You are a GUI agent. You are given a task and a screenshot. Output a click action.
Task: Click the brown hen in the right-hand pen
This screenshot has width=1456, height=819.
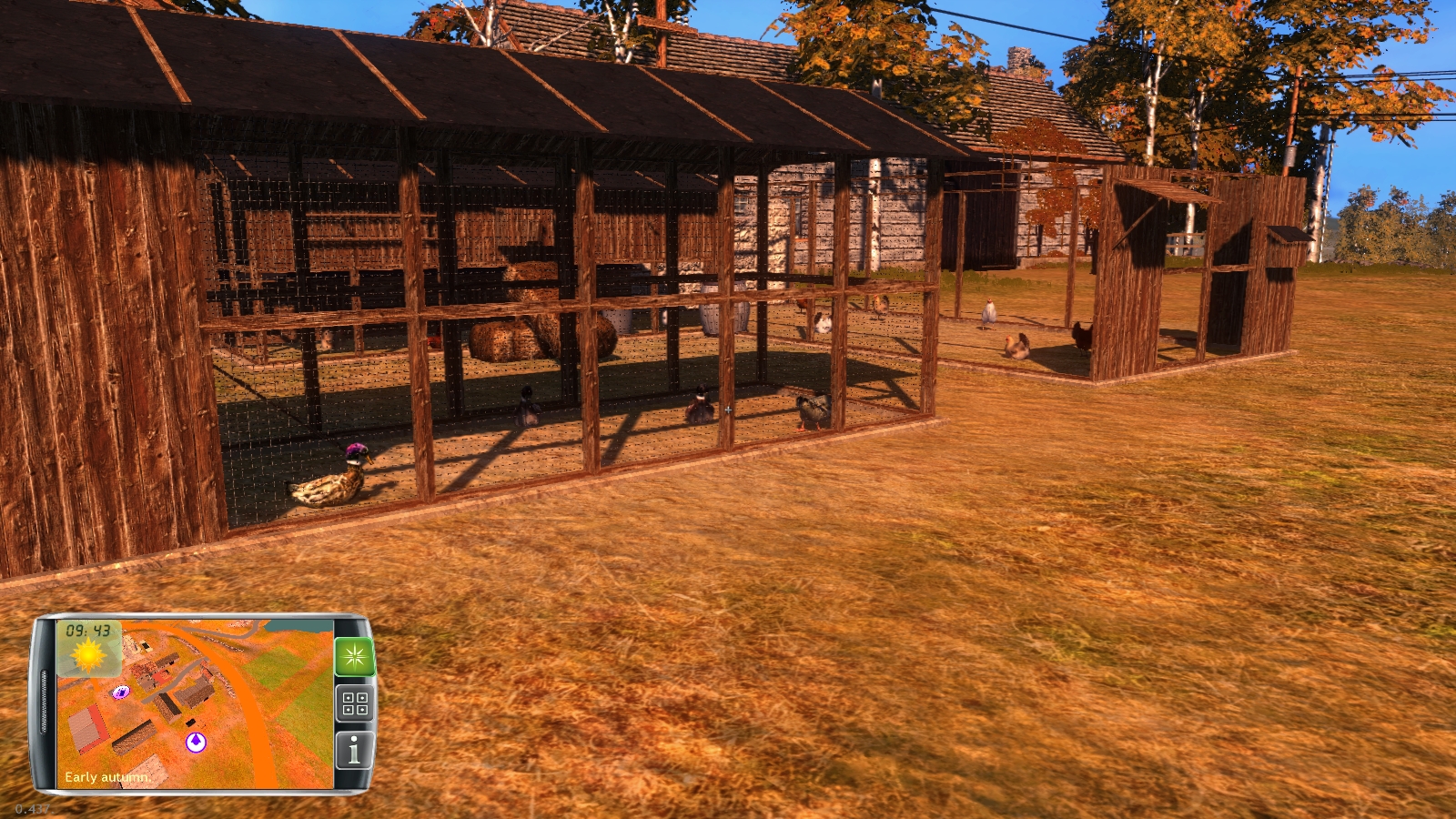point(1016,346)
